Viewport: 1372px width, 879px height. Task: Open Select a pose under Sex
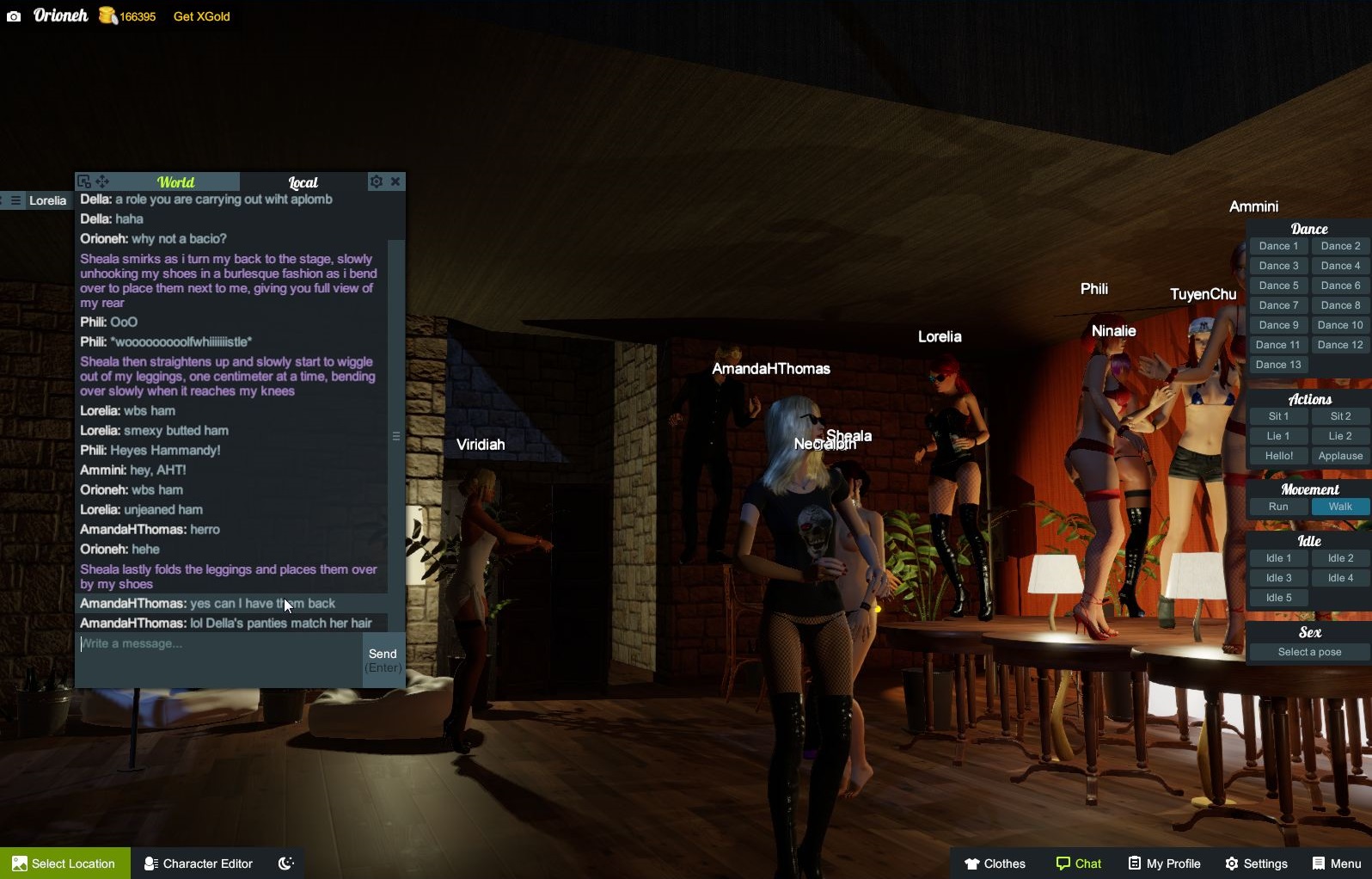[x=1308, y=651]
